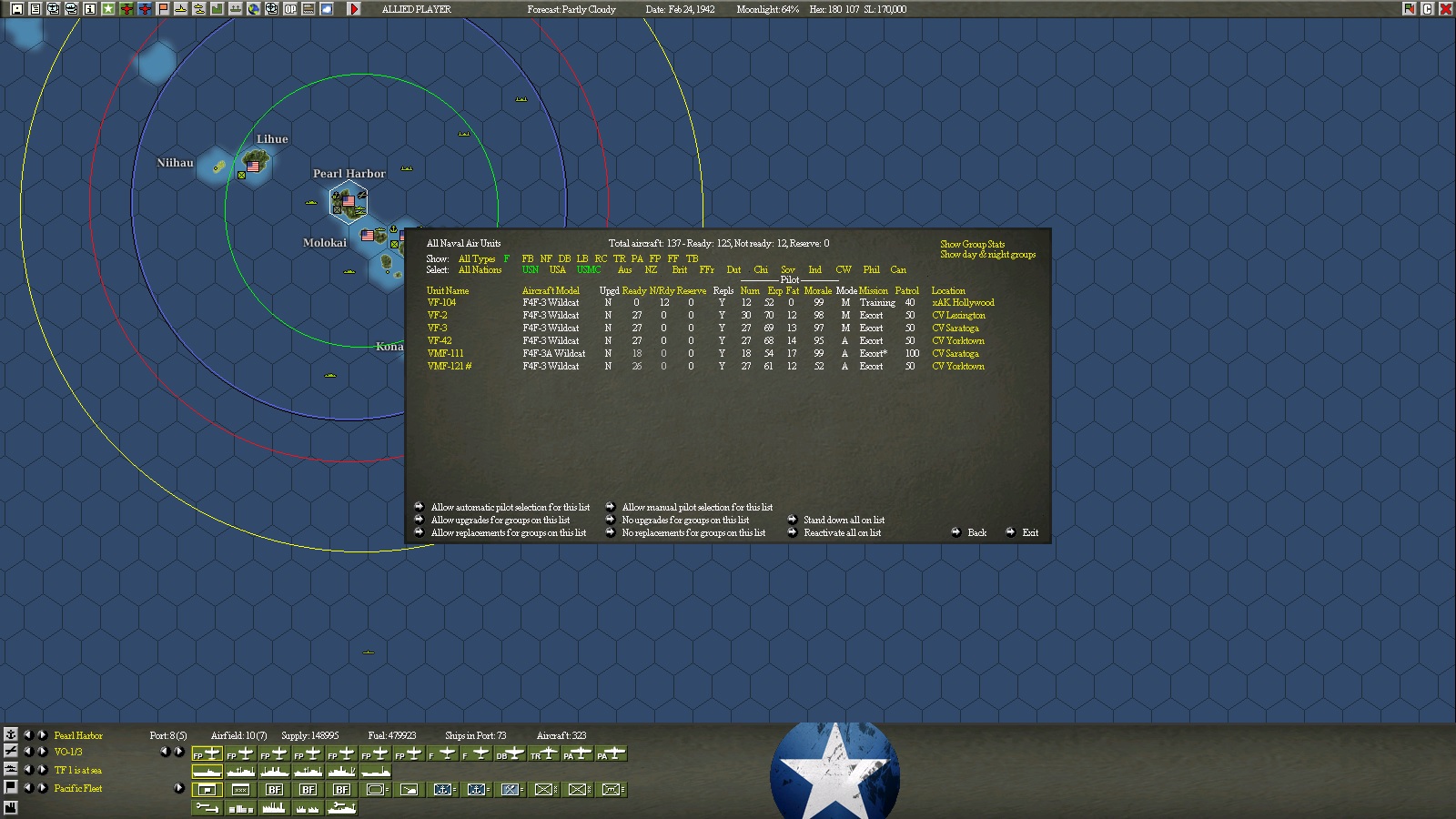Click the globe map view icon
The image size is (1456, 819).
tap(255, 9)
